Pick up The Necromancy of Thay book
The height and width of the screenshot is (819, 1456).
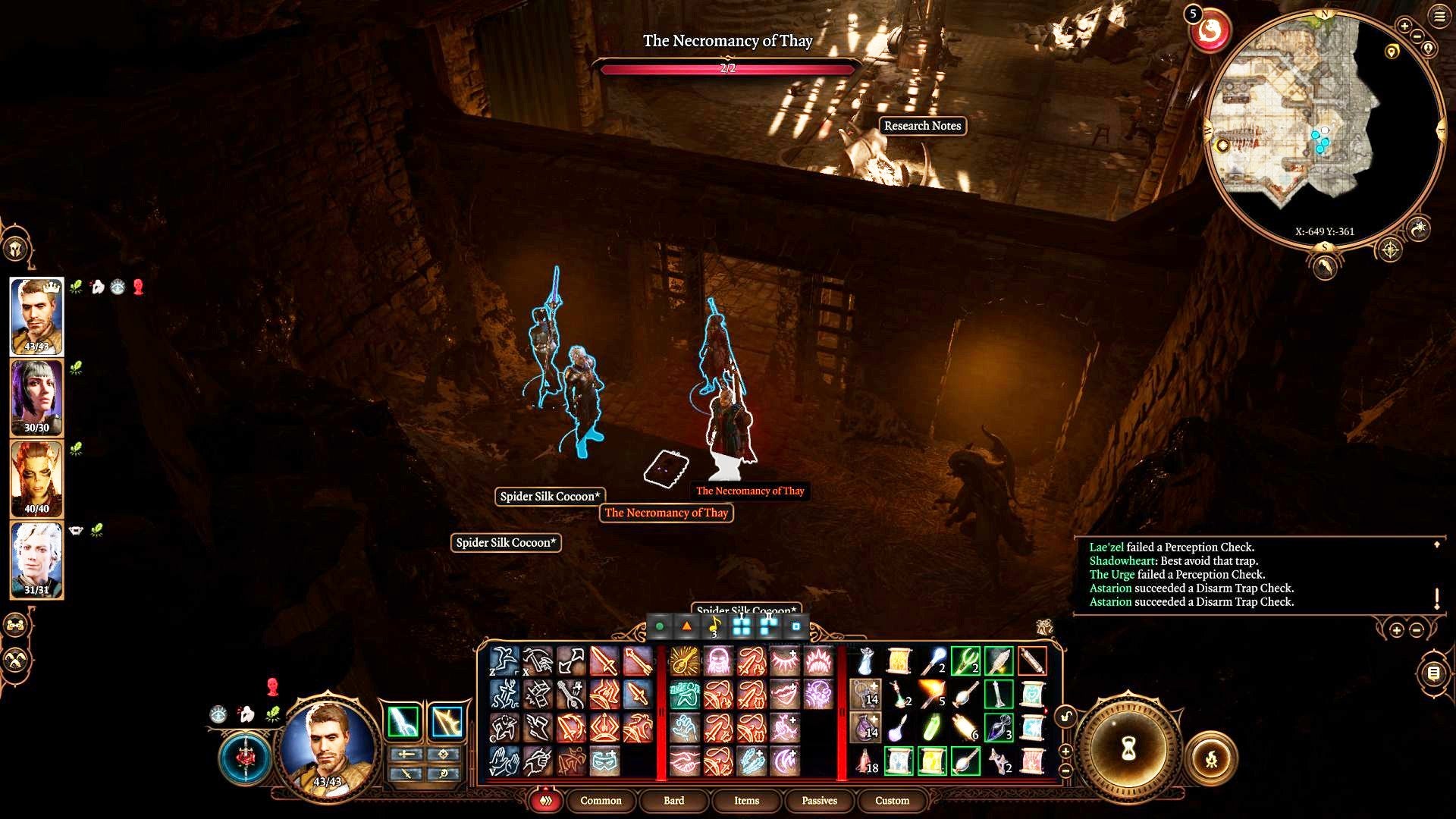(x=666, y=466)
